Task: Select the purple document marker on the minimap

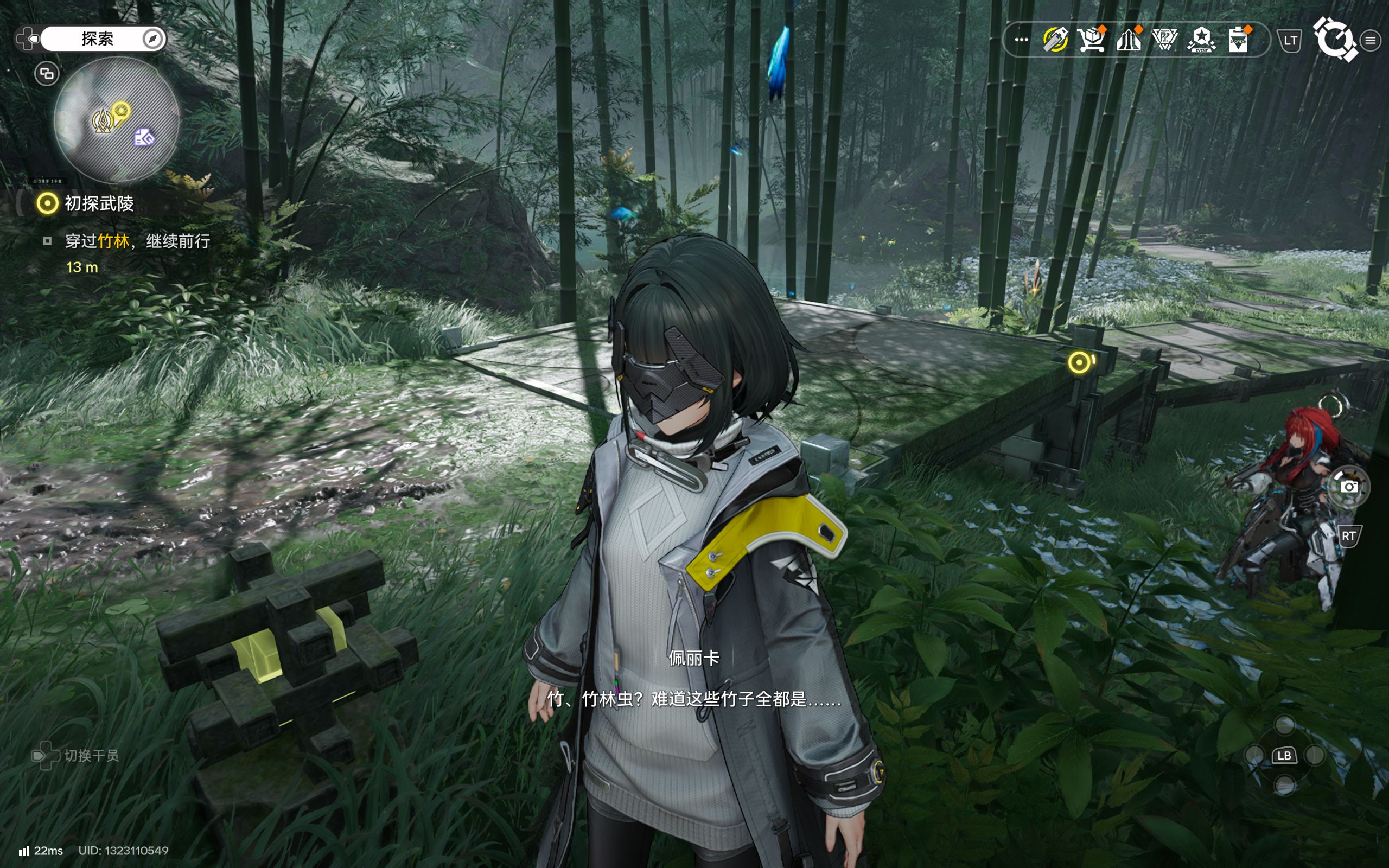Action: 144,137
